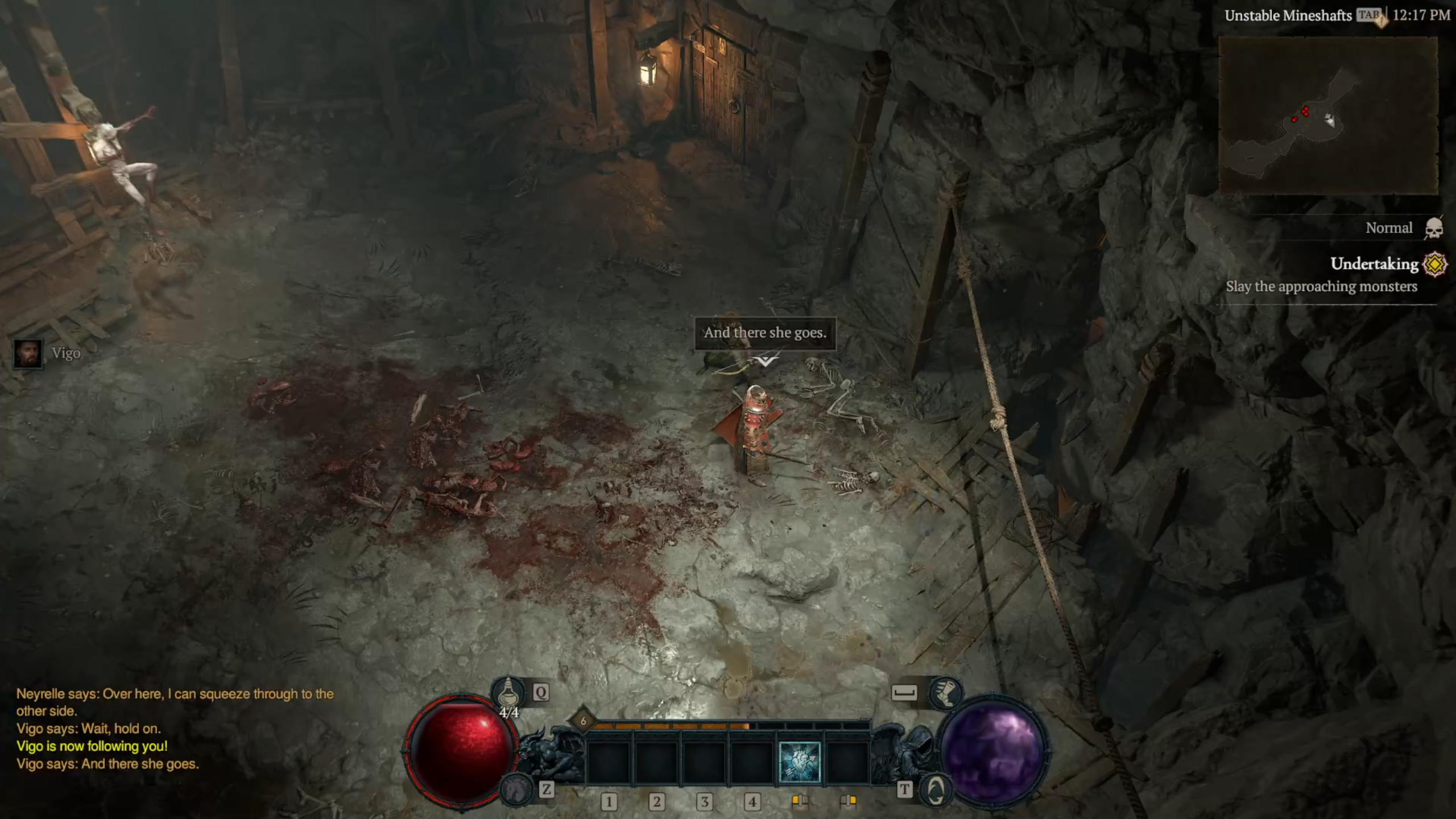Select the Undertaking quest tracker
The width and height of the screenshot is (1456, 819).
point(1374,264)
